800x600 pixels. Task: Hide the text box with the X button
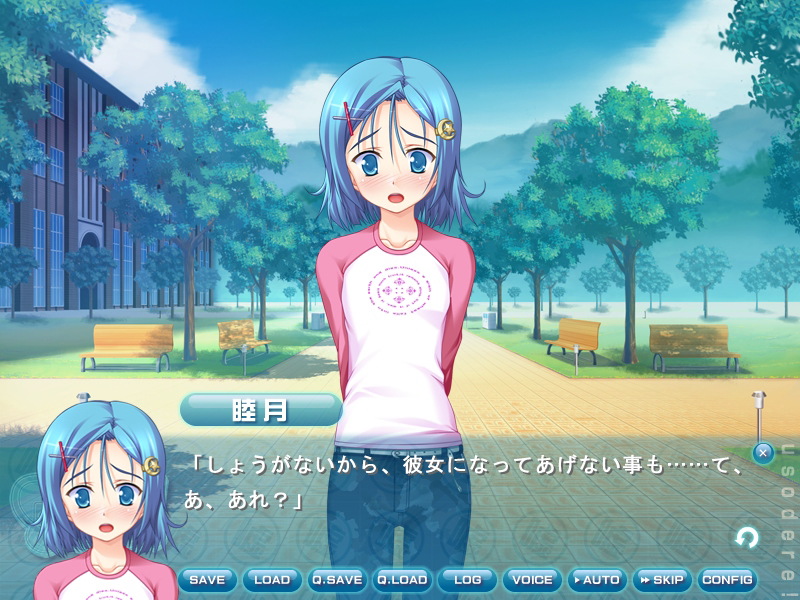[763, 453]
